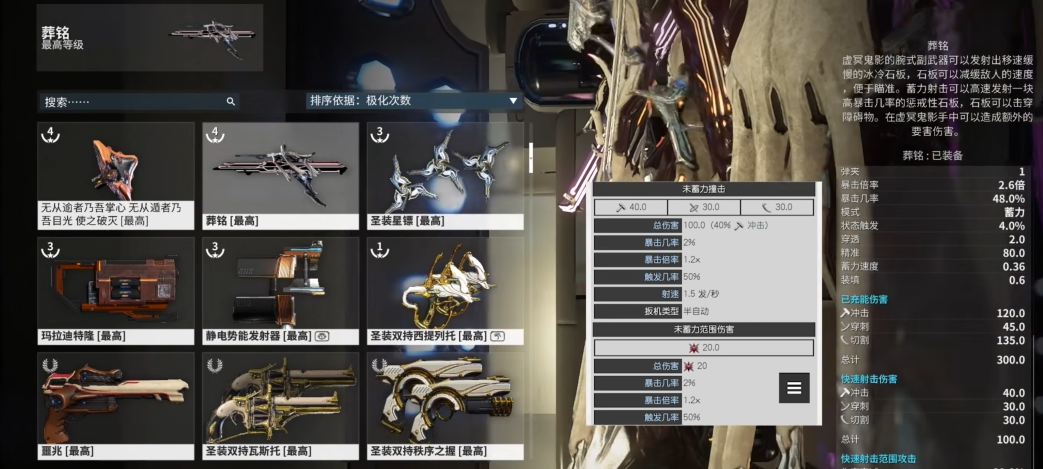Choose the 噩兆 pistol tile
The height and width of the screenshot is (469, 1043).
click(115, 405)
